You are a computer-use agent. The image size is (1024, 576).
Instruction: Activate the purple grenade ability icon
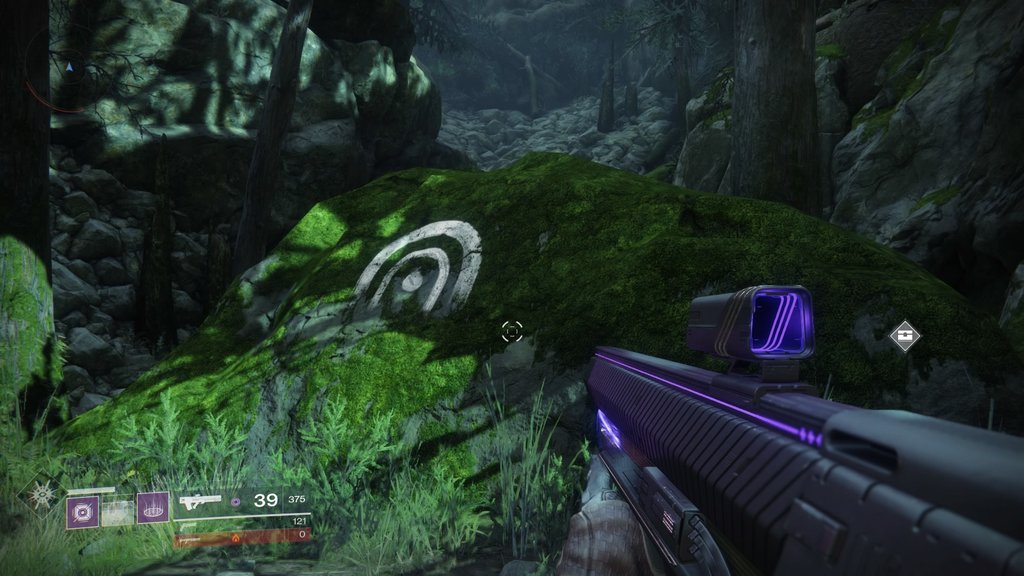(x=82, y=512)
